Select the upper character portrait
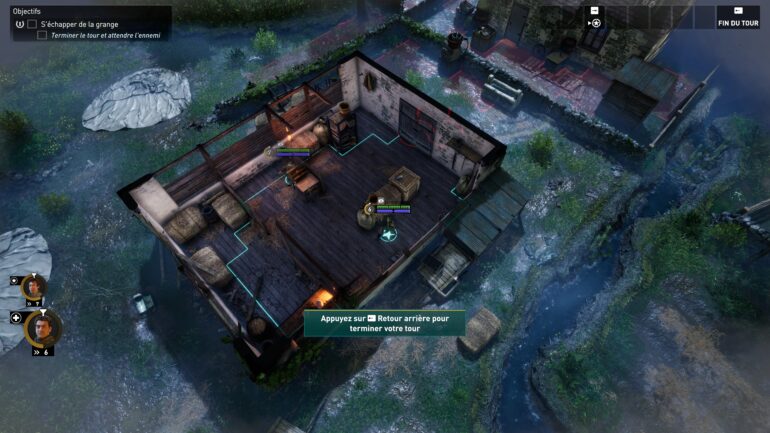 pos(34,288)
